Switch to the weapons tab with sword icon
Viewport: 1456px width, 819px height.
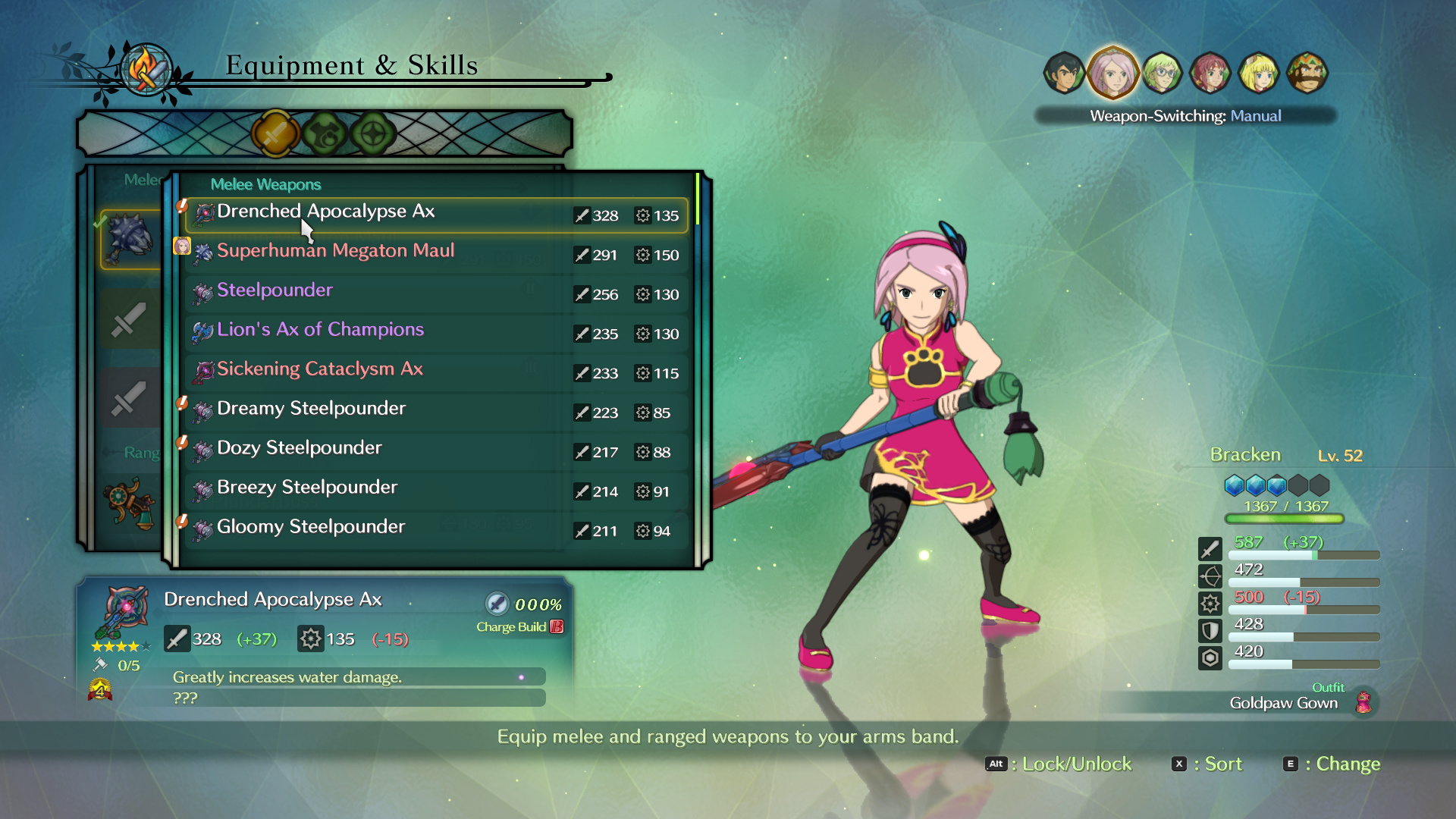[275, 134]
